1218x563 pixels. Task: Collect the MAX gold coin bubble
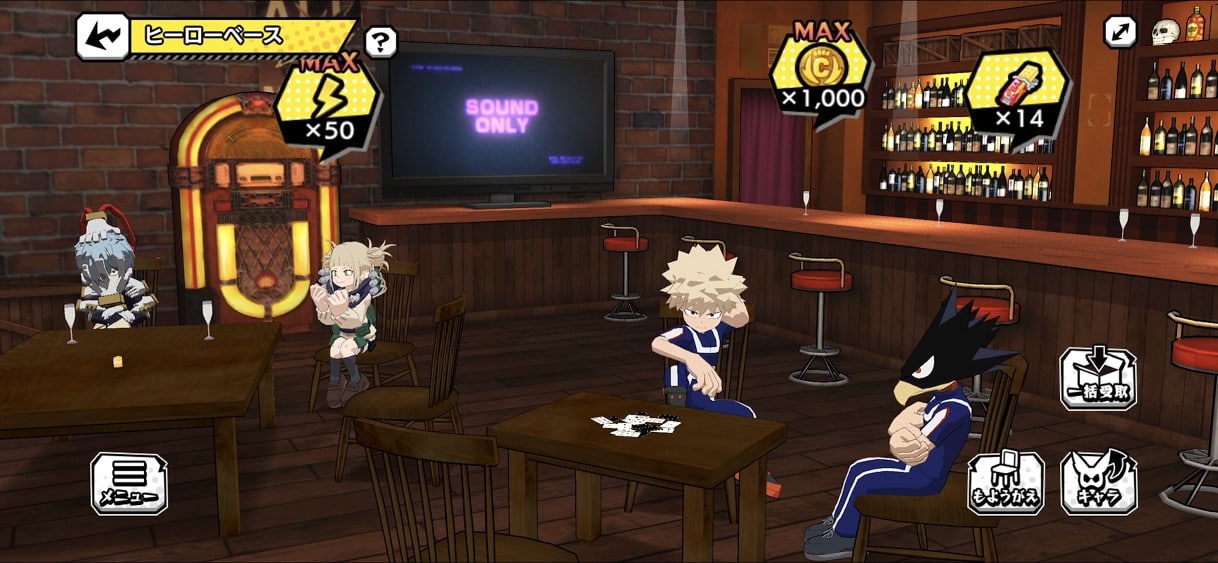tap(820, 74)
